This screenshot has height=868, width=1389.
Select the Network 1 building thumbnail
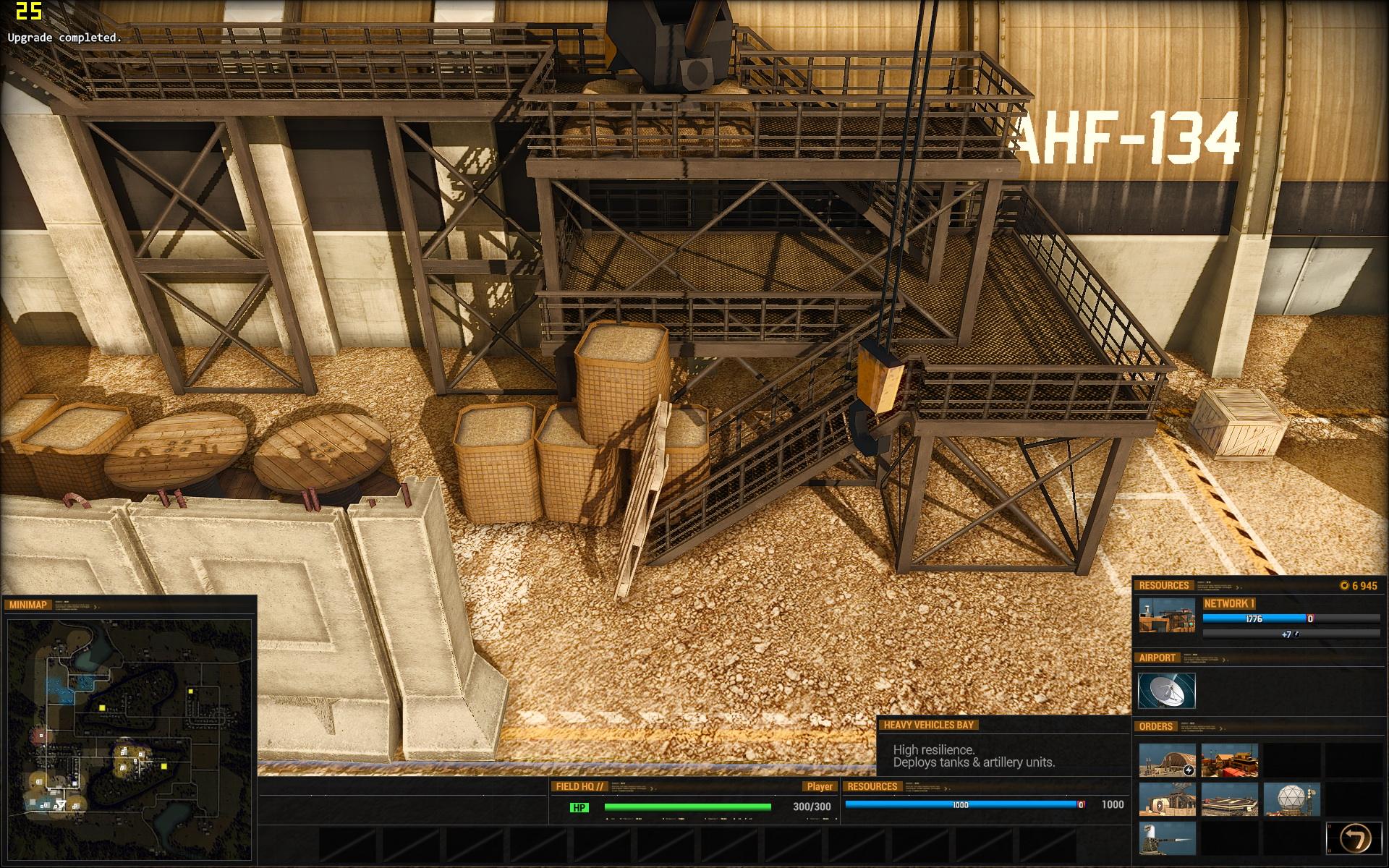[1167, 616]
